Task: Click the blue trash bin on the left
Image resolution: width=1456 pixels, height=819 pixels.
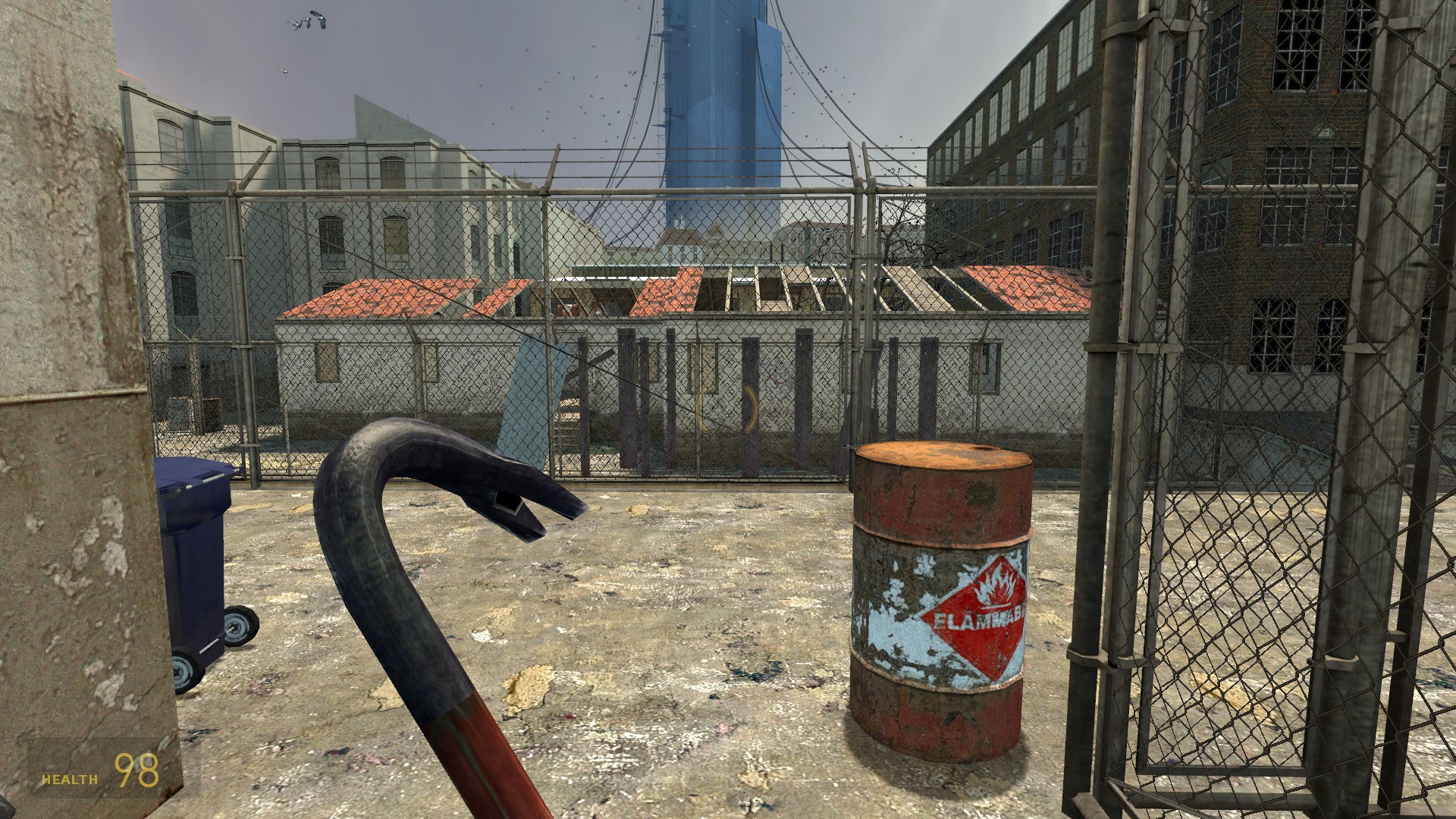Action: [193, 546]
